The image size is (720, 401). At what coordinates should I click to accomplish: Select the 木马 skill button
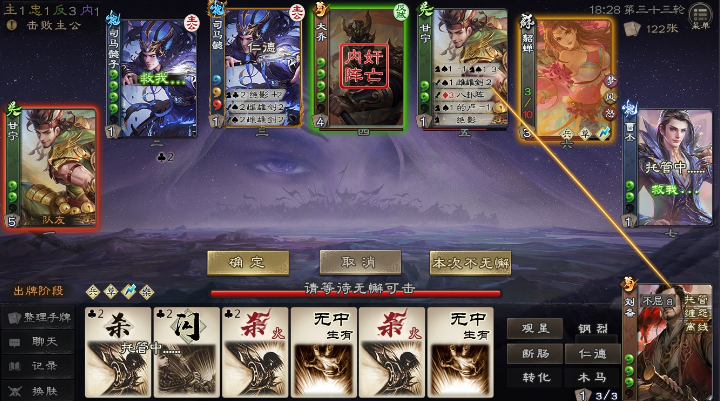pos(591,378)
